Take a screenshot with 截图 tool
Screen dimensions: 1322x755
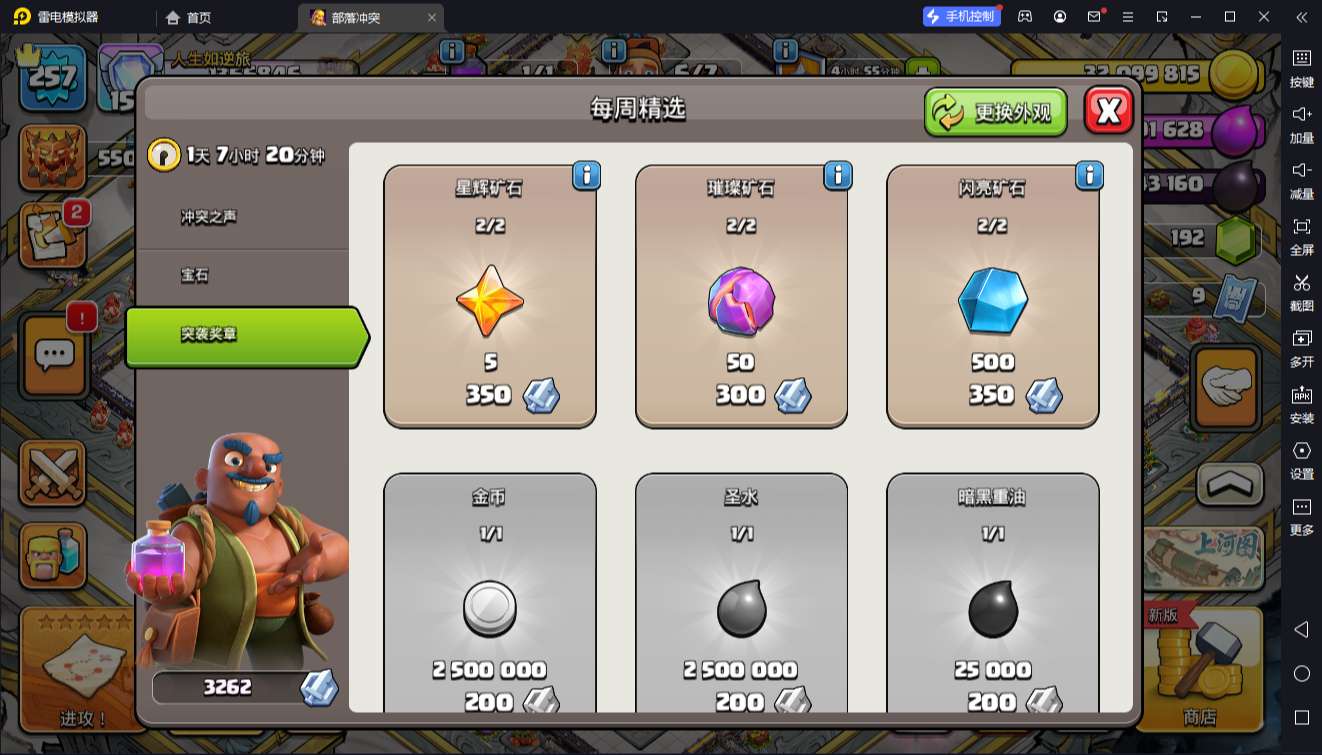pos(1301,291)
